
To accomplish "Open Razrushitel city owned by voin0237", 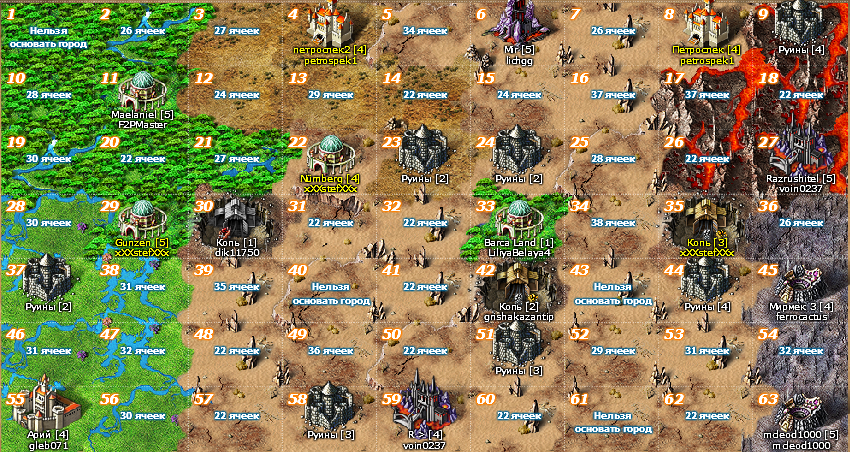I will point(799,152).
